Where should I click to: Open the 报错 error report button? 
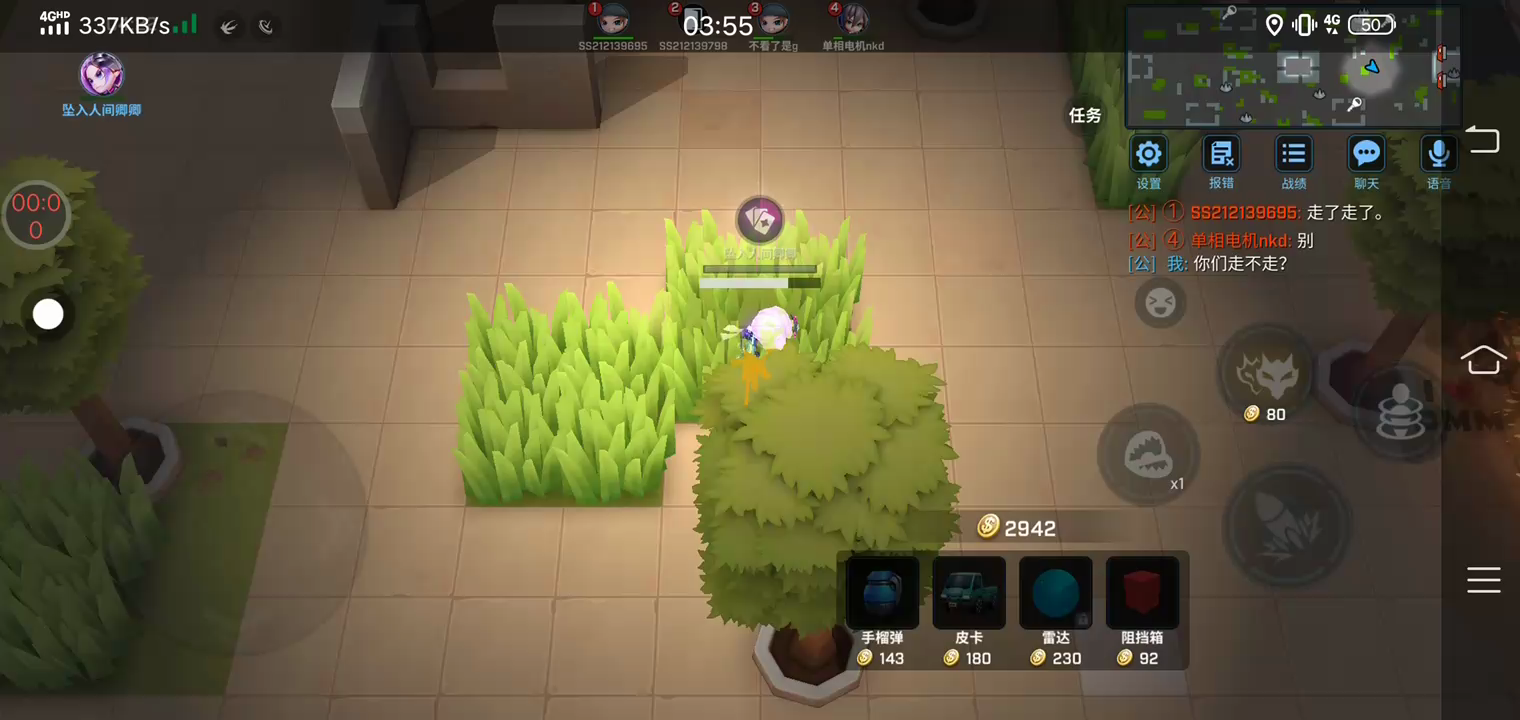tap(1221, 154)
